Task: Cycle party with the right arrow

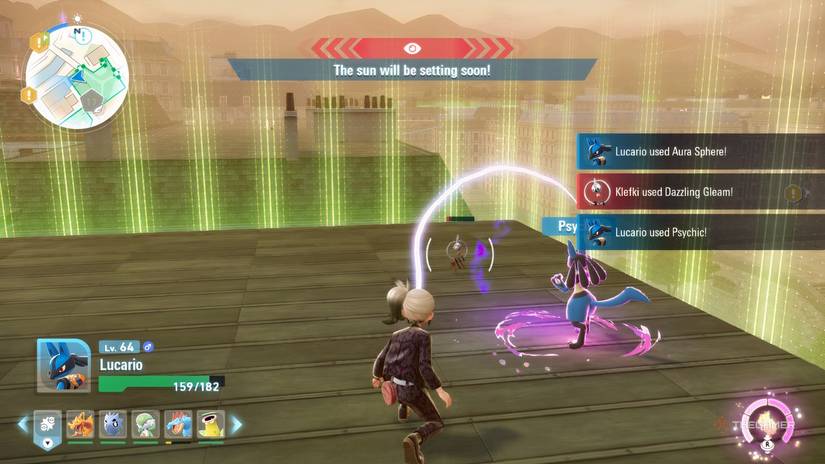Action: (x=238, y=425)
